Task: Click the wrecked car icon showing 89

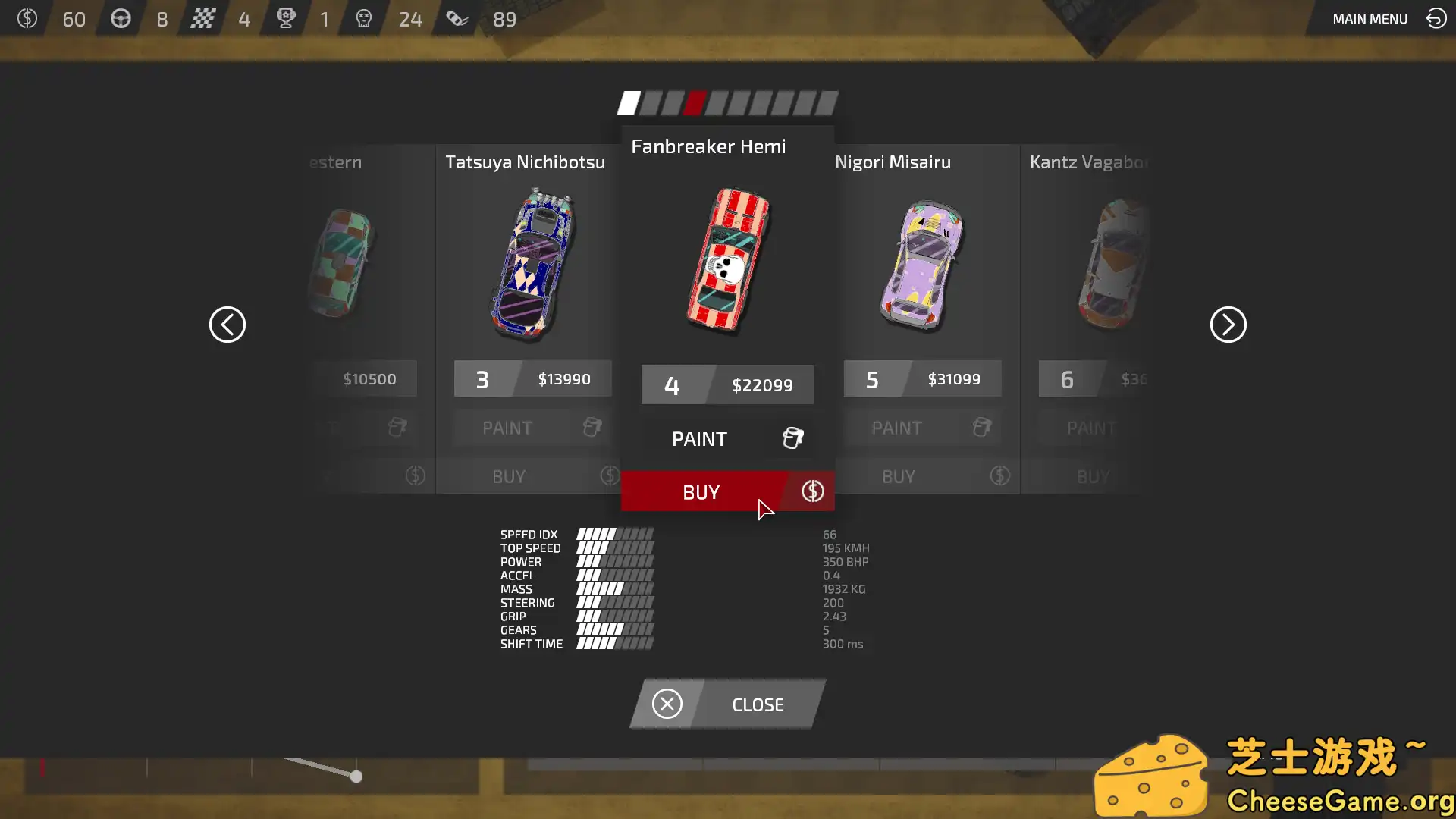Action: click(x=458, y=19)
